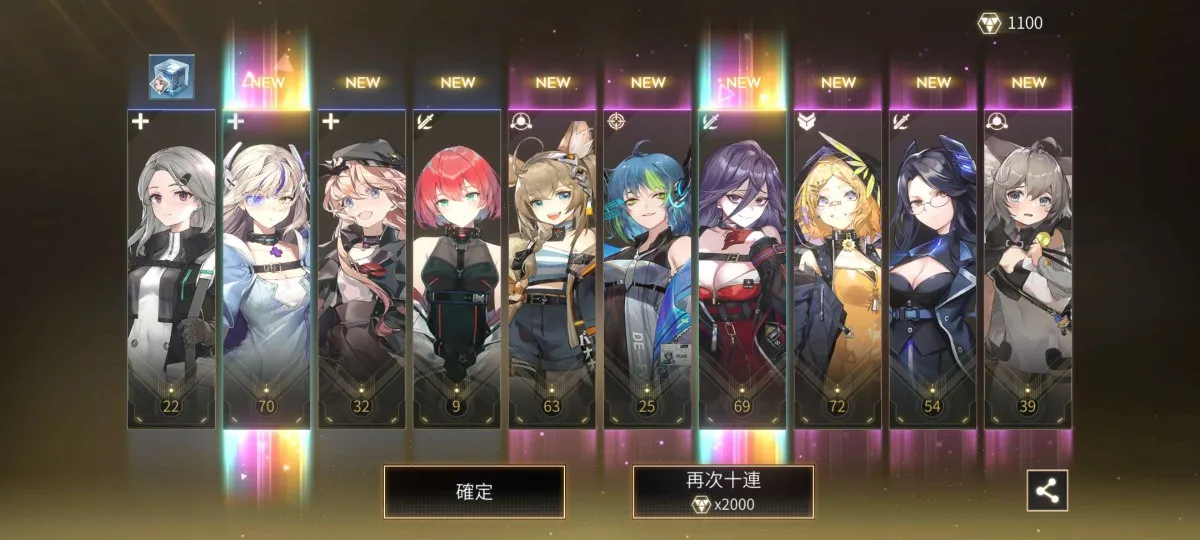This screenshot has width=1200, height=540.
Task: Pick the orange-haired hooded card numbered 72
Action: coord(838,270)
